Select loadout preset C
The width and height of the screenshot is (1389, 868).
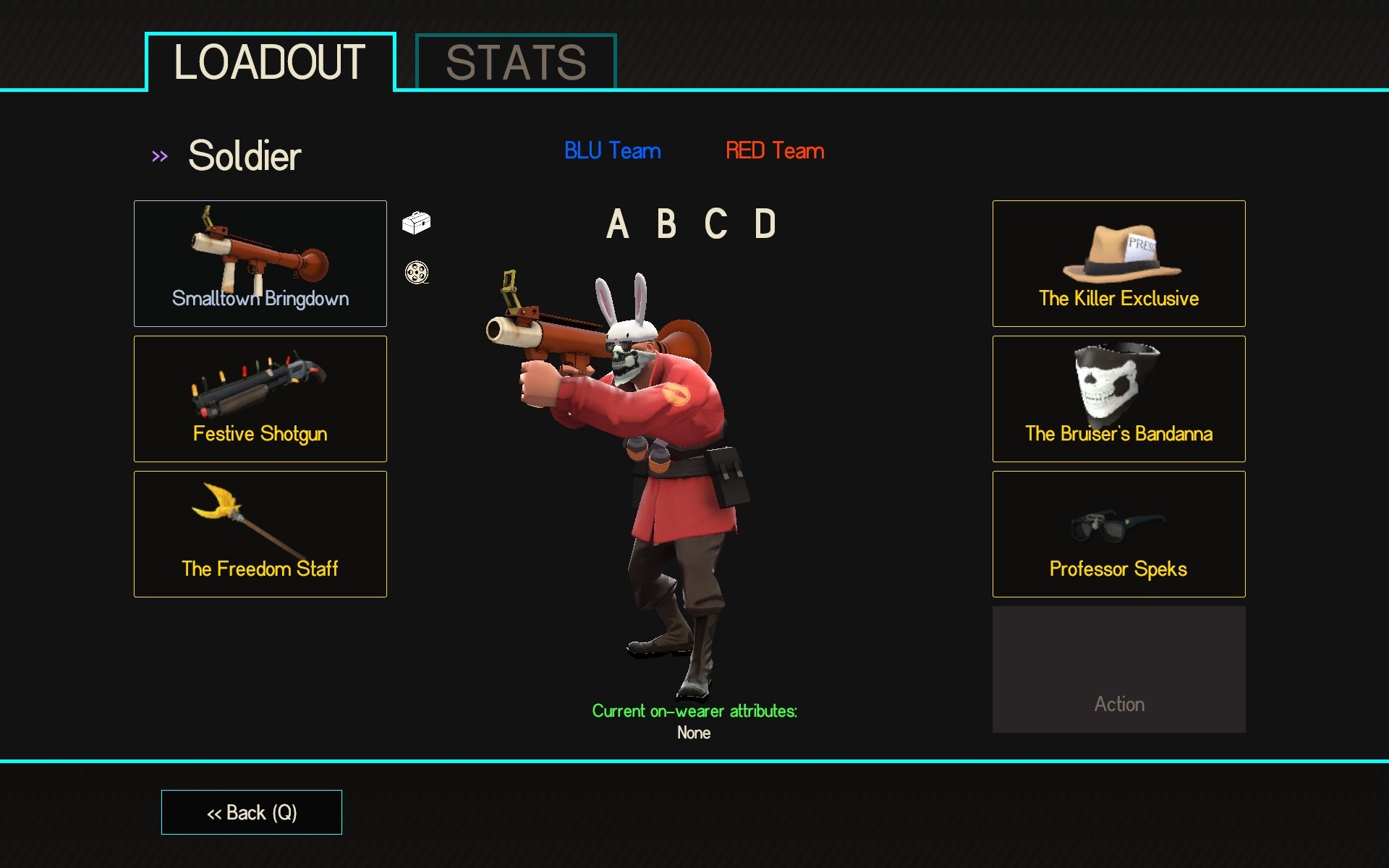(x=715, y=226)
